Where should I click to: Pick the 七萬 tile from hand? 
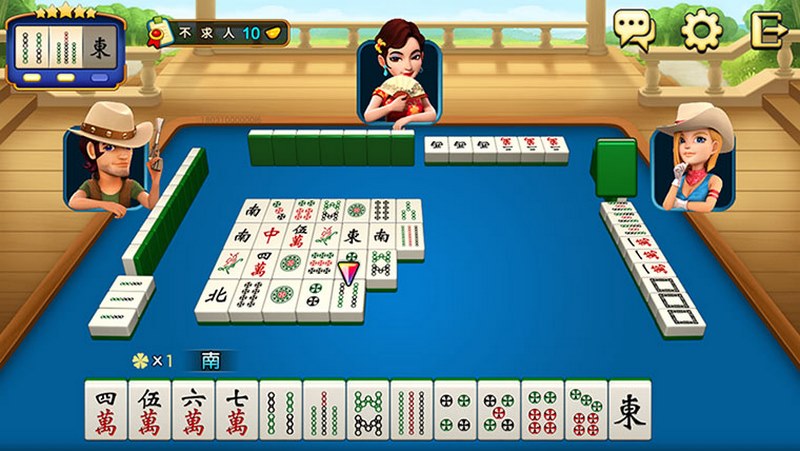[237, 410]
